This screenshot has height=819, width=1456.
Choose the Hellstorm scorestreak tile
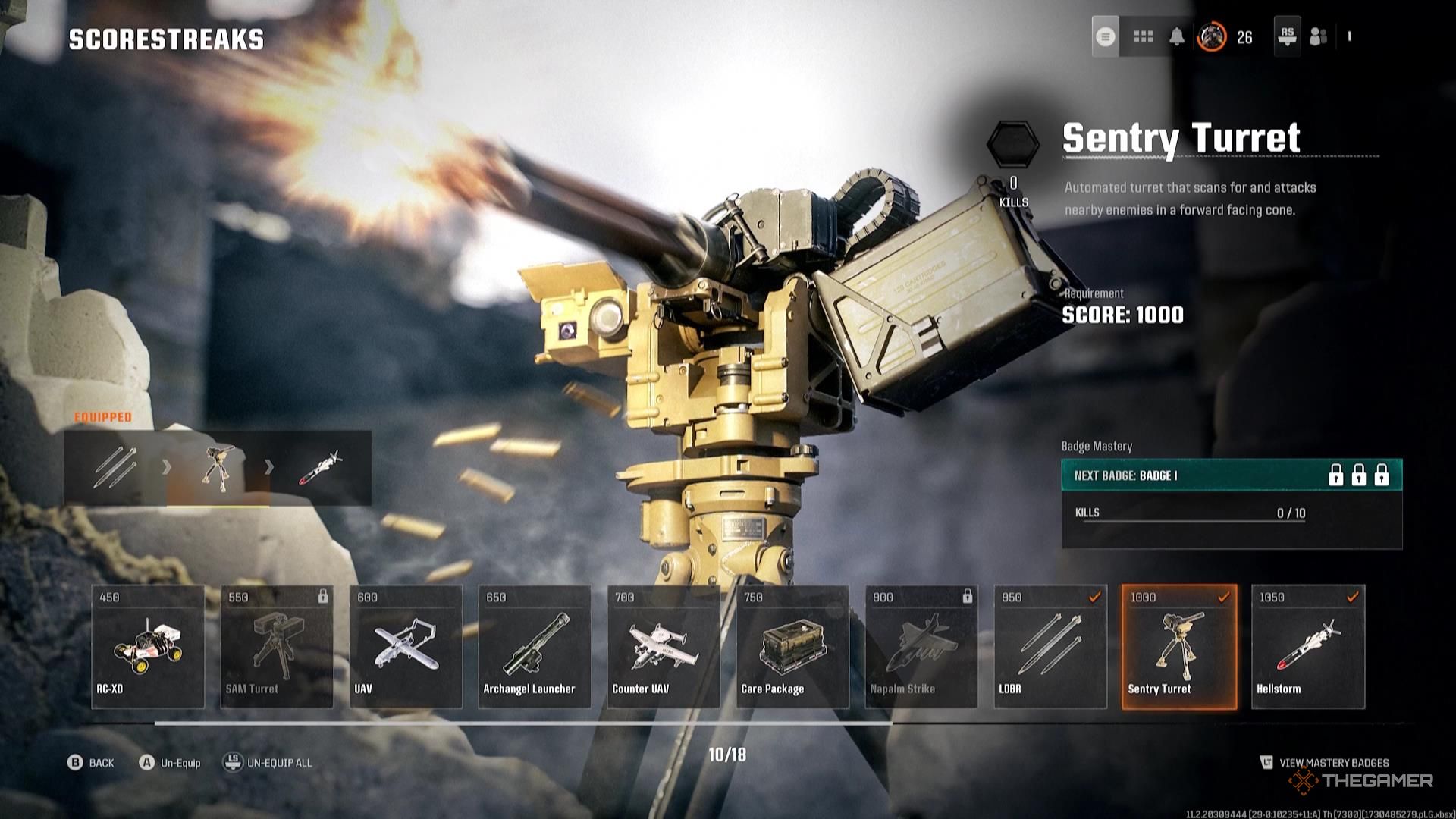pyautogui.click(x=1308, y=646)
